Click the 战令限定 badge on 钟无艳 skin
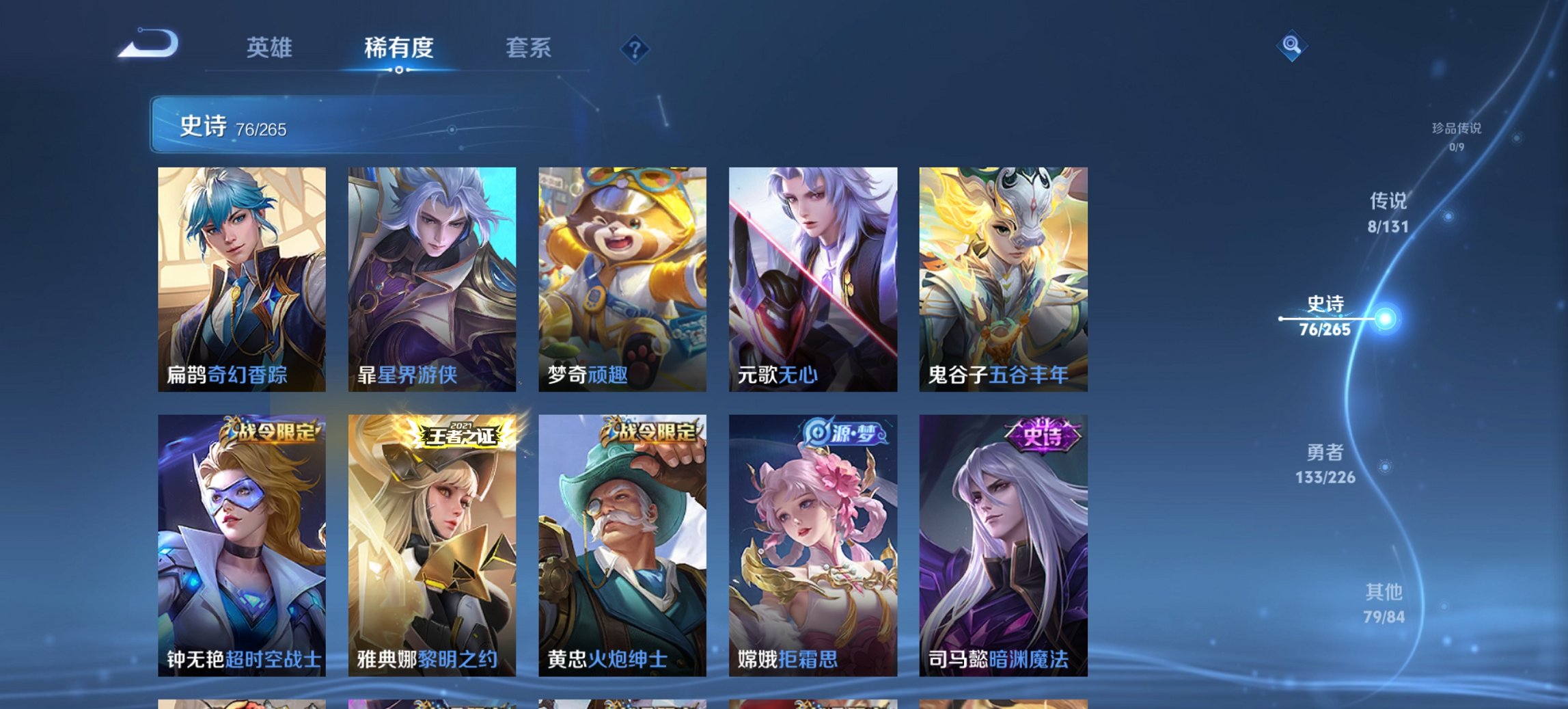This screenshot has width=1568, height=709. click(x=270, y=431)
